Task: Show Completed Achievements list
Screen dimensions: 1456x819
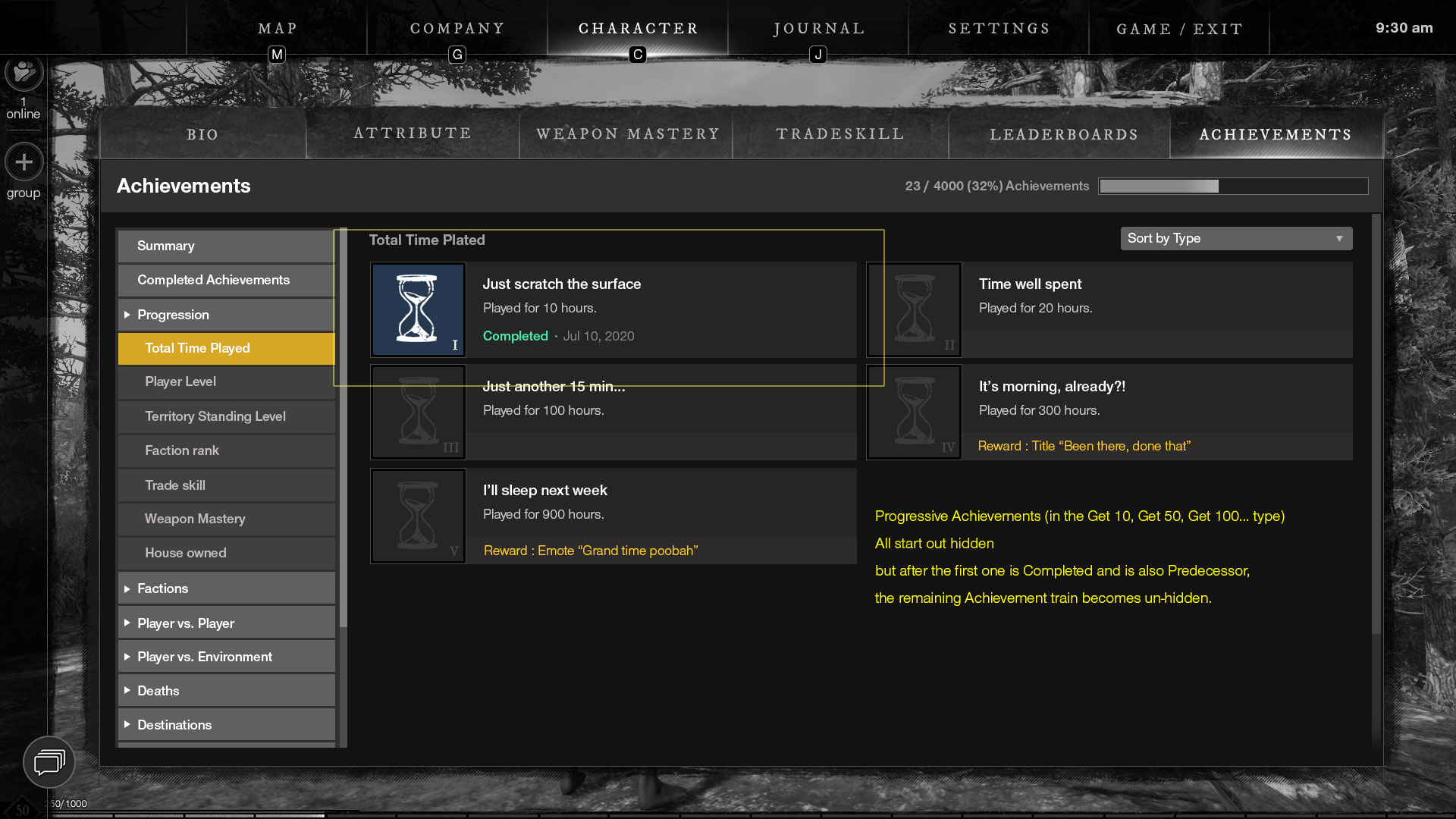Action: tap(226, 280)
